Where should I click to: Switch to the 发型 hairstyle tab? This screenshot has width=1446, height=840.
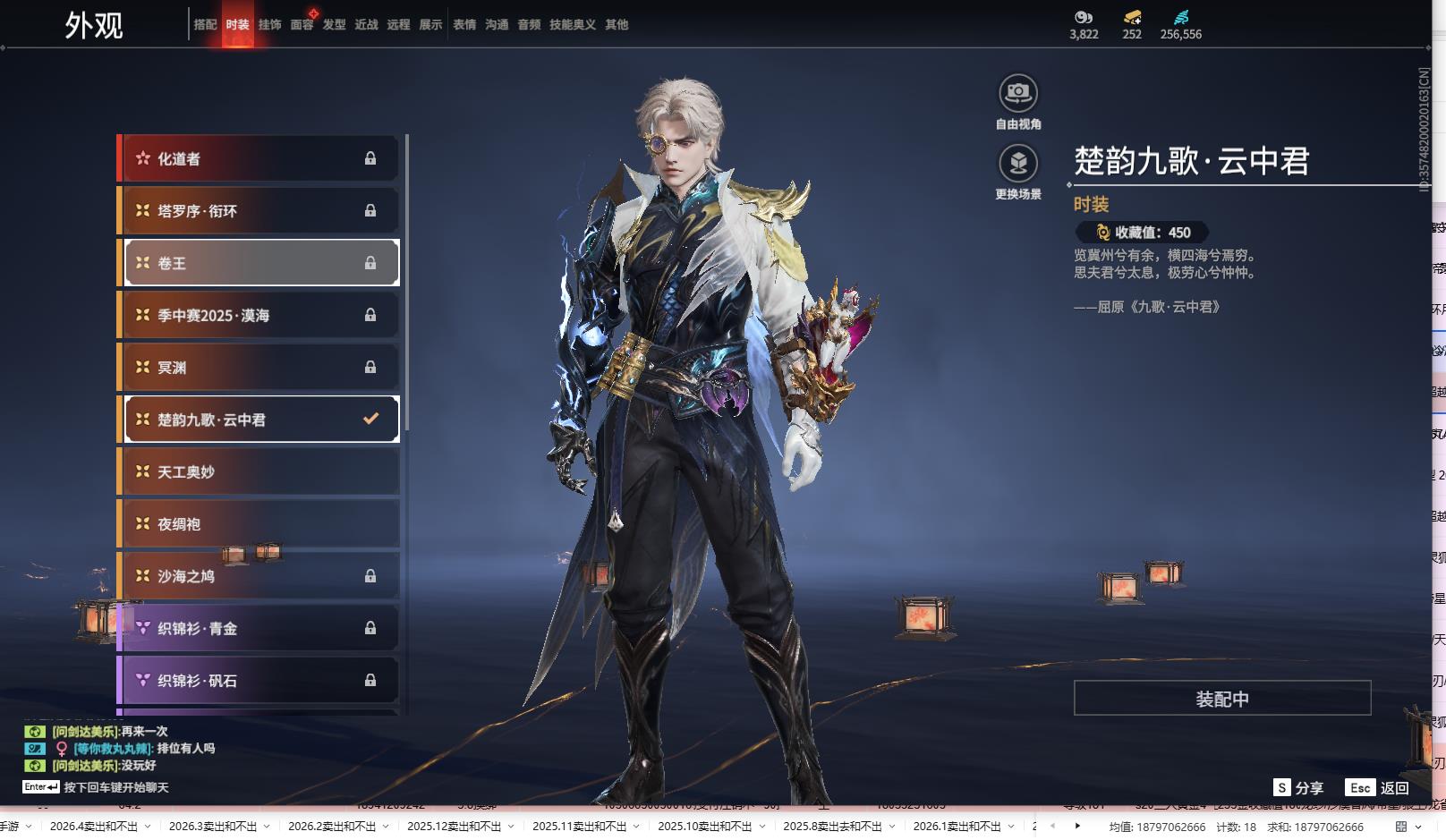click(x=334, y=25)
